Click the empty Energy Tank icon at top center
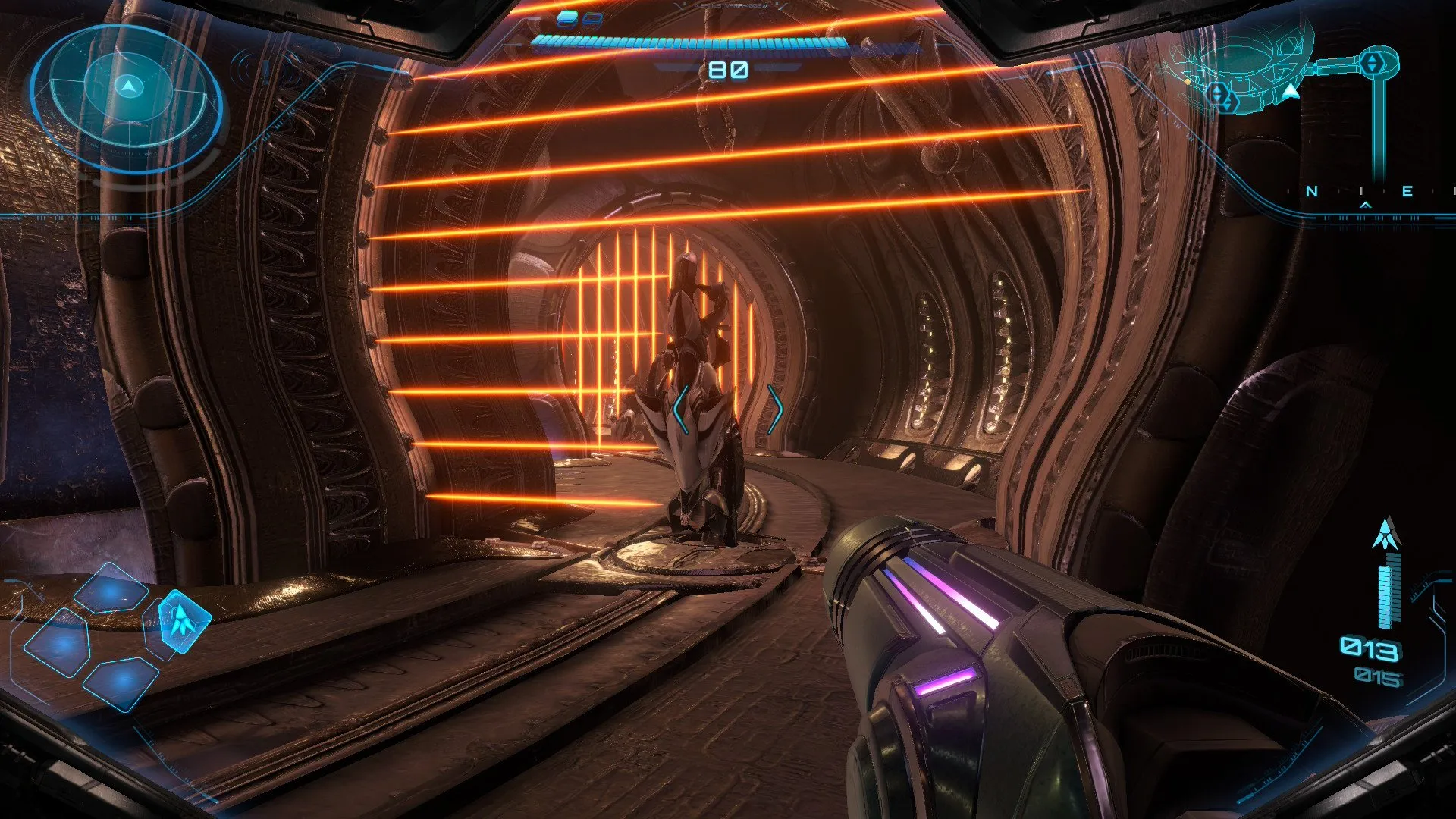Screen dimensions: 1456x819 [x=591, y=18]
